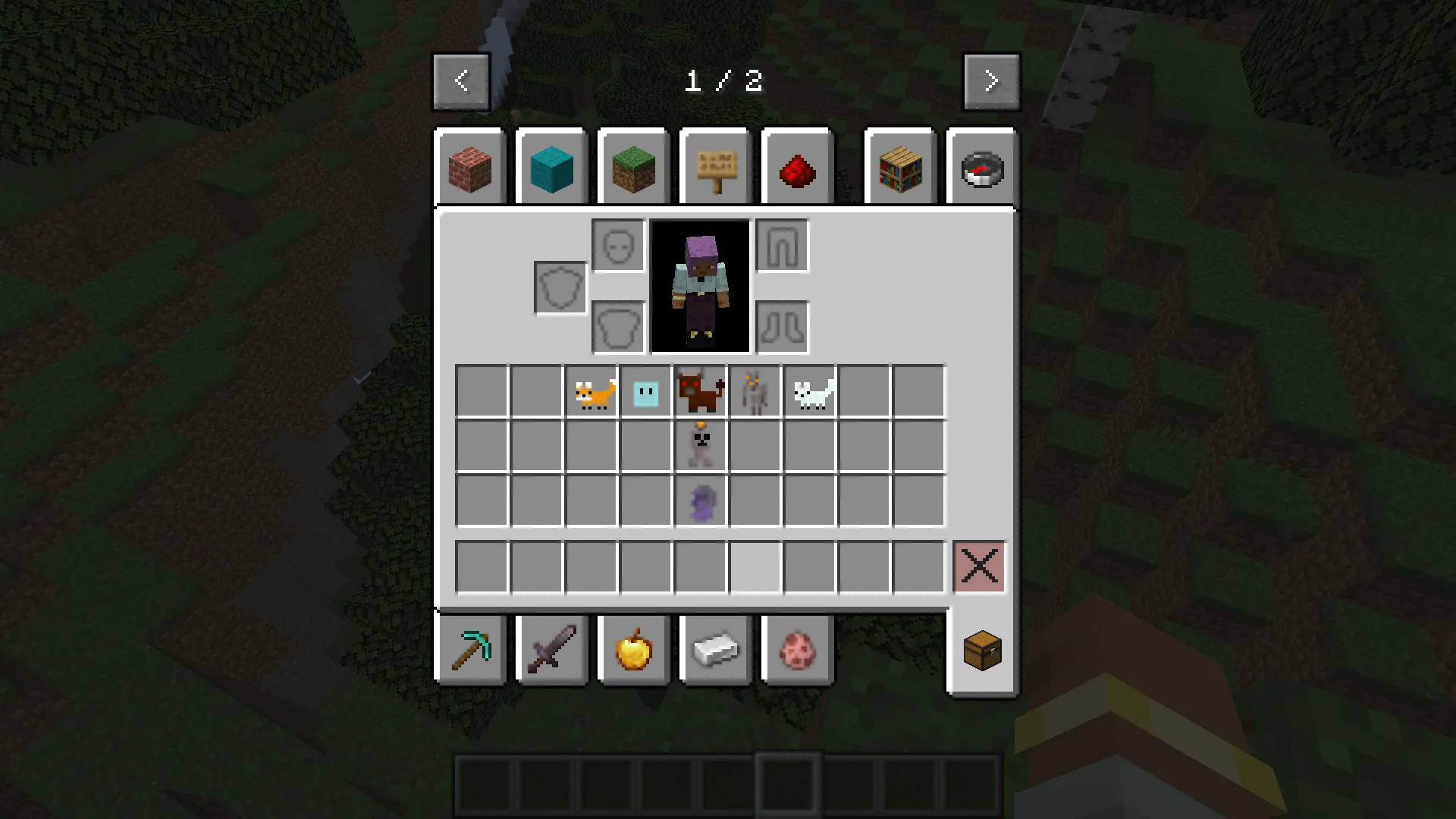Open the golden apple Food tab
Image resolution: width=1456 pixels, height=819 pixels.
(633, 650)
